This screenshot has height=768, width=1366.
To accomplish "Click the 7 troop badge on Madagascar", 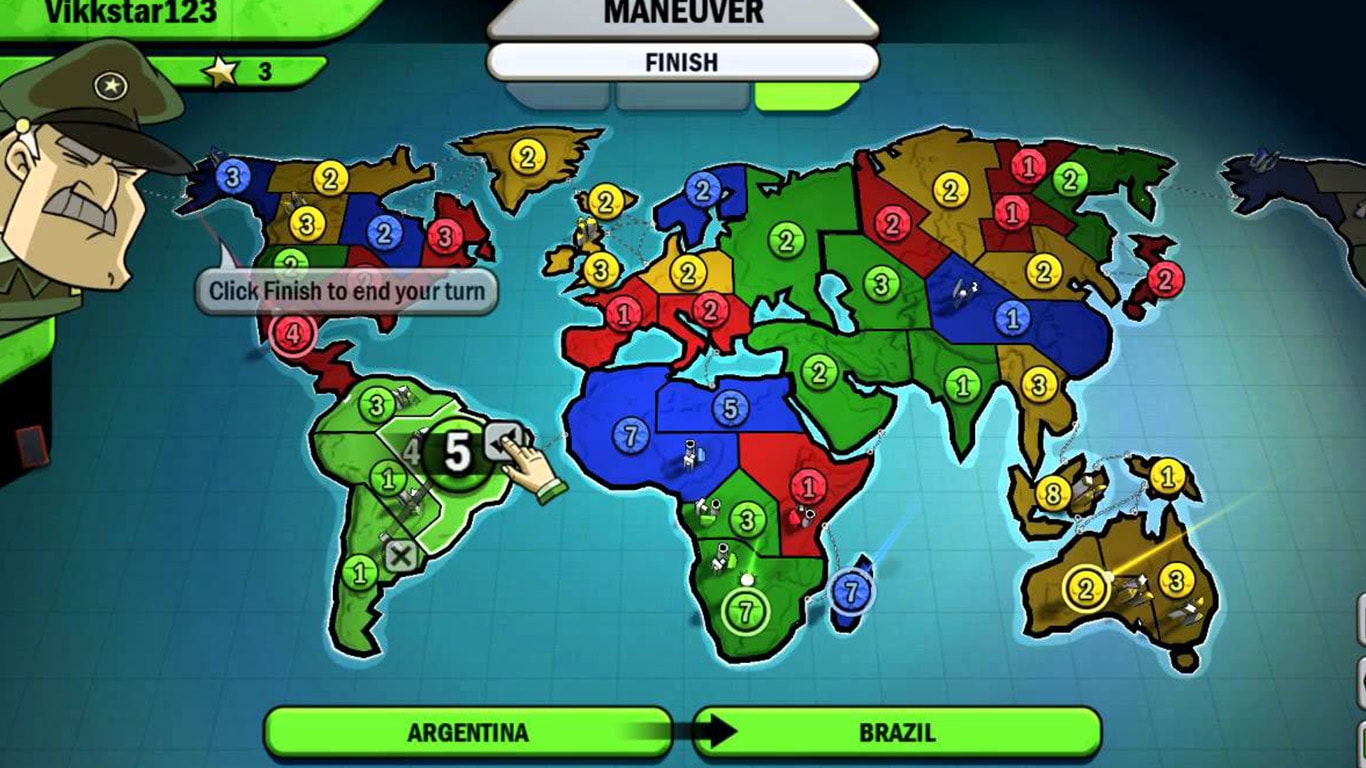I will pyautogui.click(x=850, y=590).
